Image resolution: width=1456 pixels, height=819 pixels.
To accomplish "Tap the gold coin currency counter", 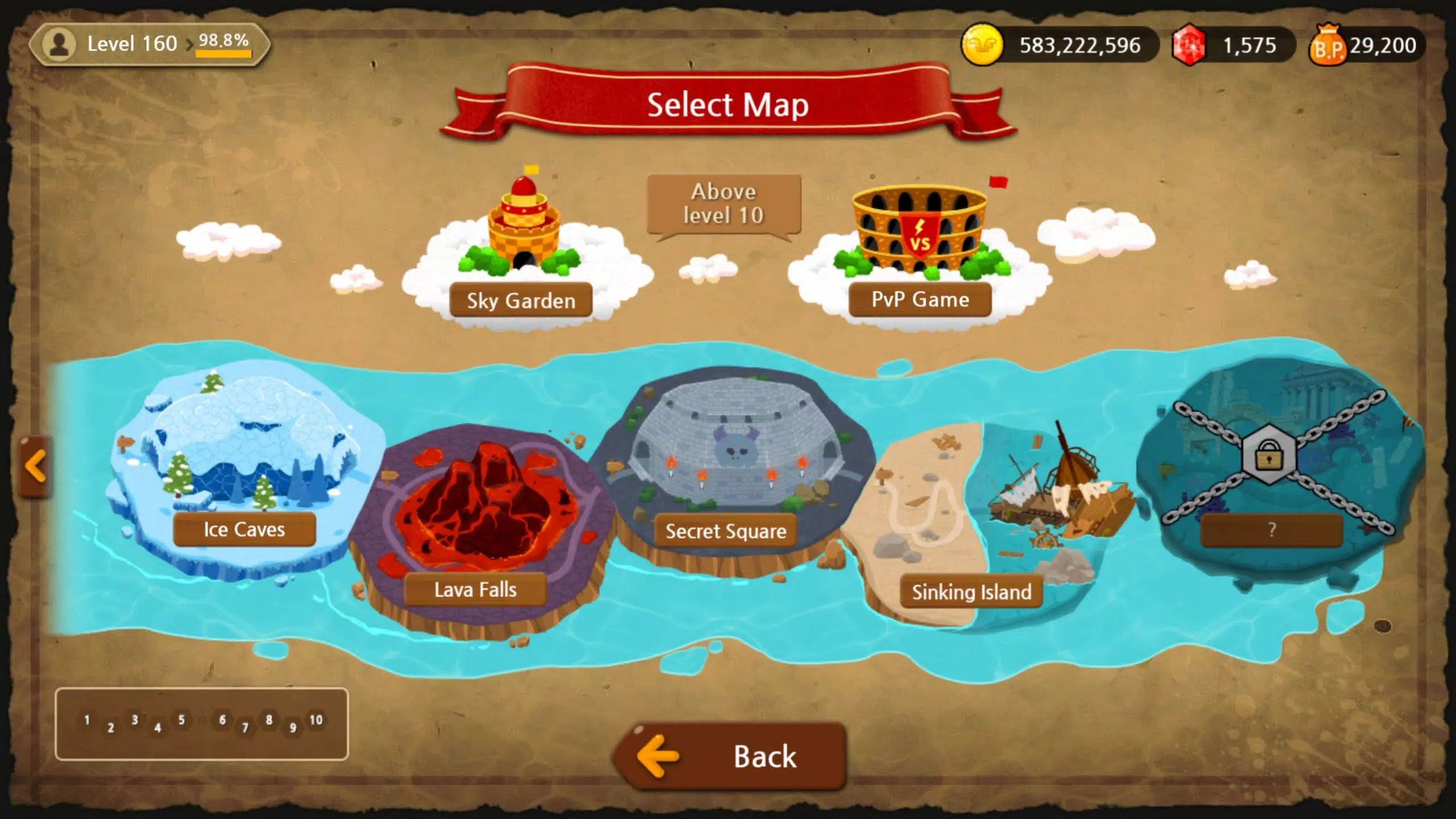I will pyautogui.click(x=1058, y=45).
